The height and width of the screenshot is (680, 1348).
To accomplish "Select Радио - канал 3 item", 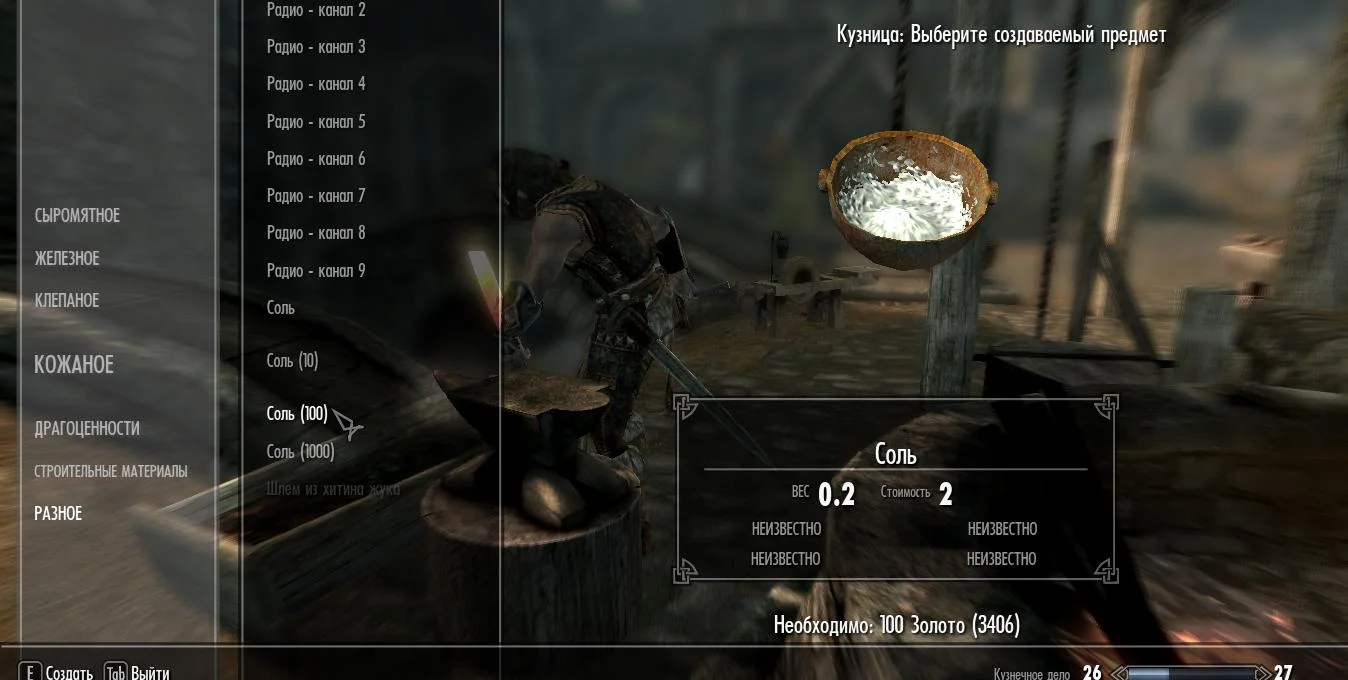I will [x=316, y=47].
